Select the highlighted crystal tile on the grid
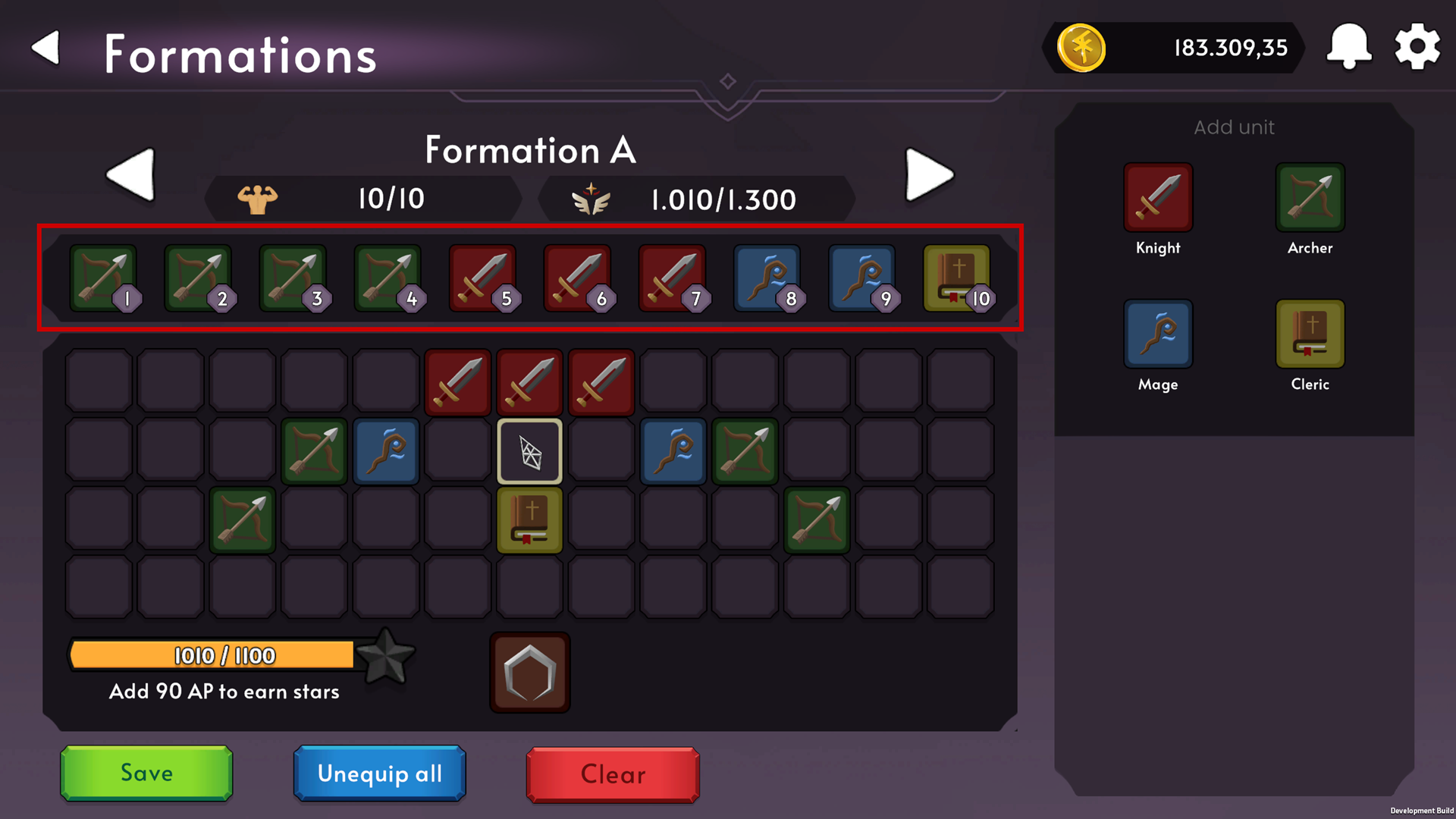Screen dimensions: 1456x819 [529, 451]
